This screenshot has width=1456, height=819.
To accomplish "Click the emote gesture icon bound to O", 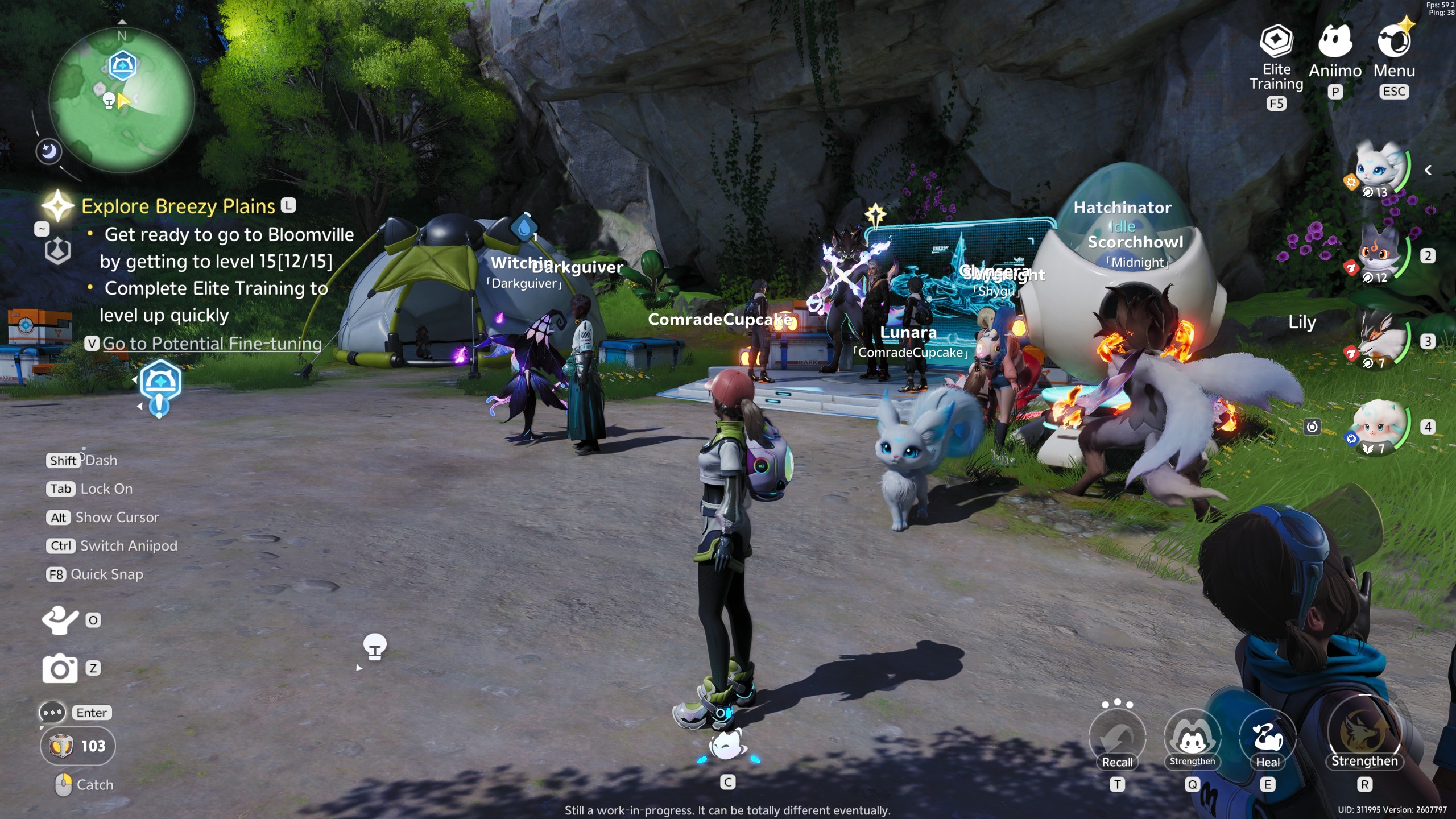I will tap(61, 621).
